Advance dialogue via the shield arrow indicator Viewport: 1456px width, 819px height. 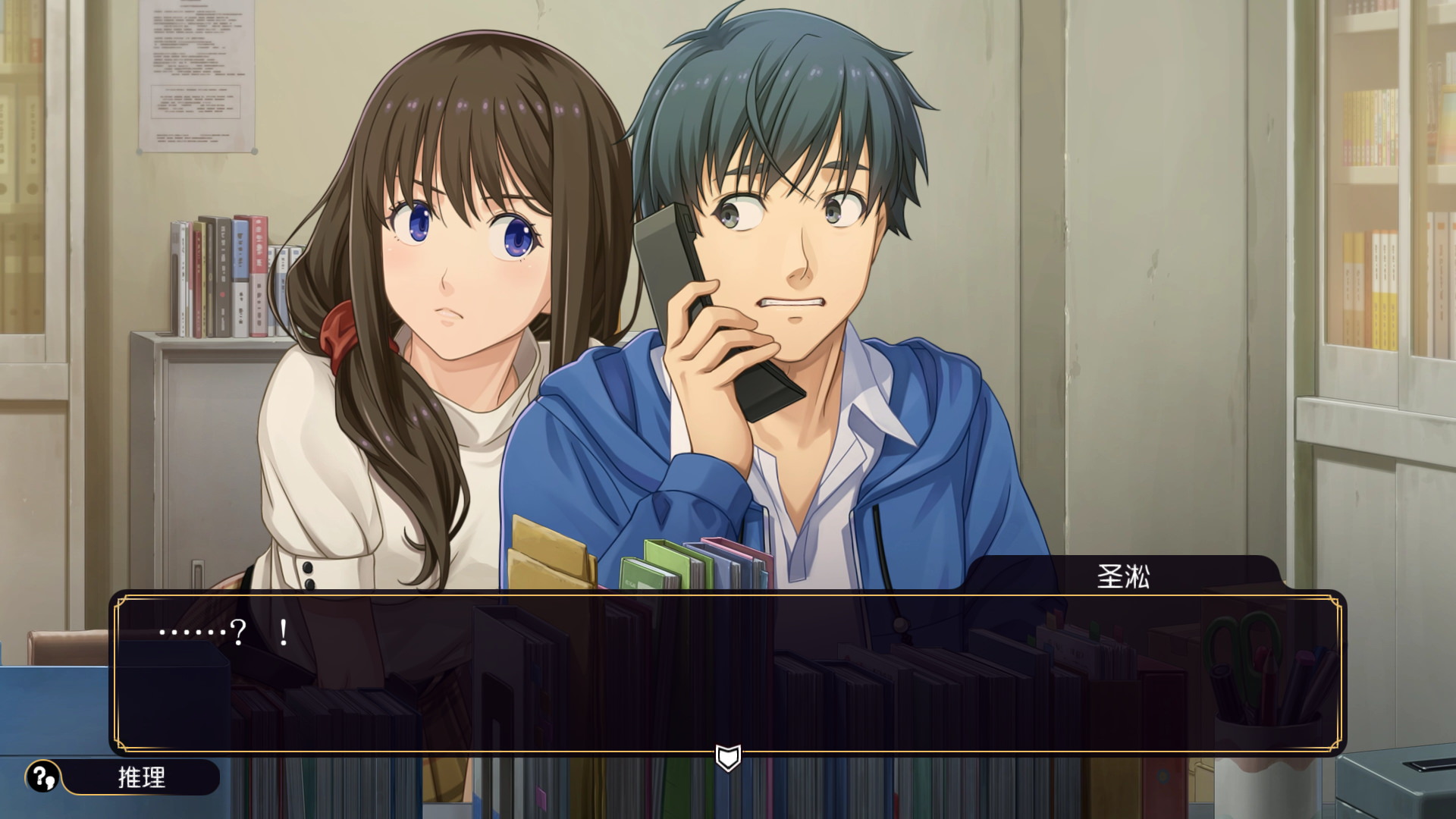point(728,757)
